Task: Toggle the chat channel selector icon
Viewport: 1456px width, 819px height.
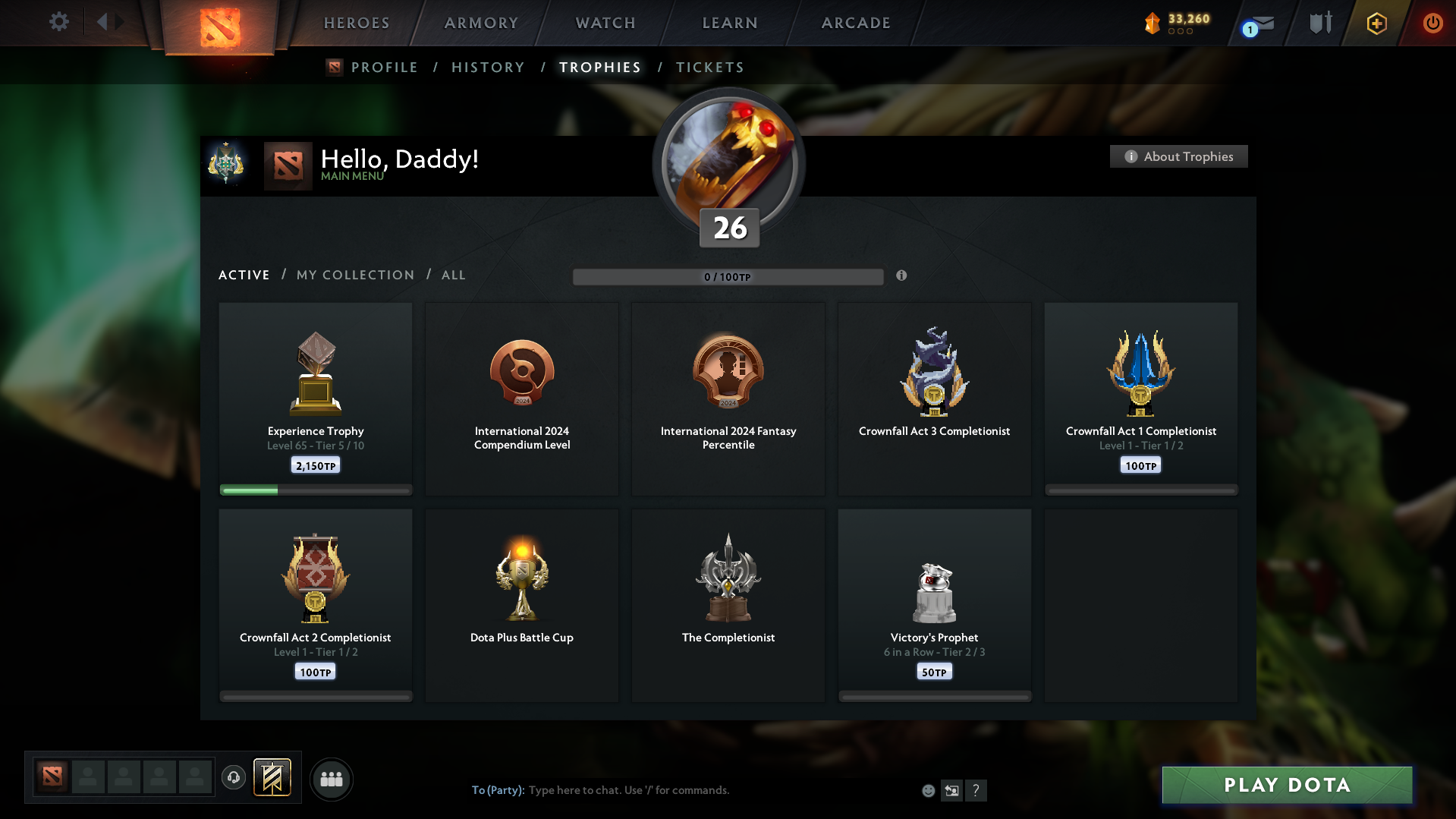Action: pyautogui.click(x=952, y=790)
